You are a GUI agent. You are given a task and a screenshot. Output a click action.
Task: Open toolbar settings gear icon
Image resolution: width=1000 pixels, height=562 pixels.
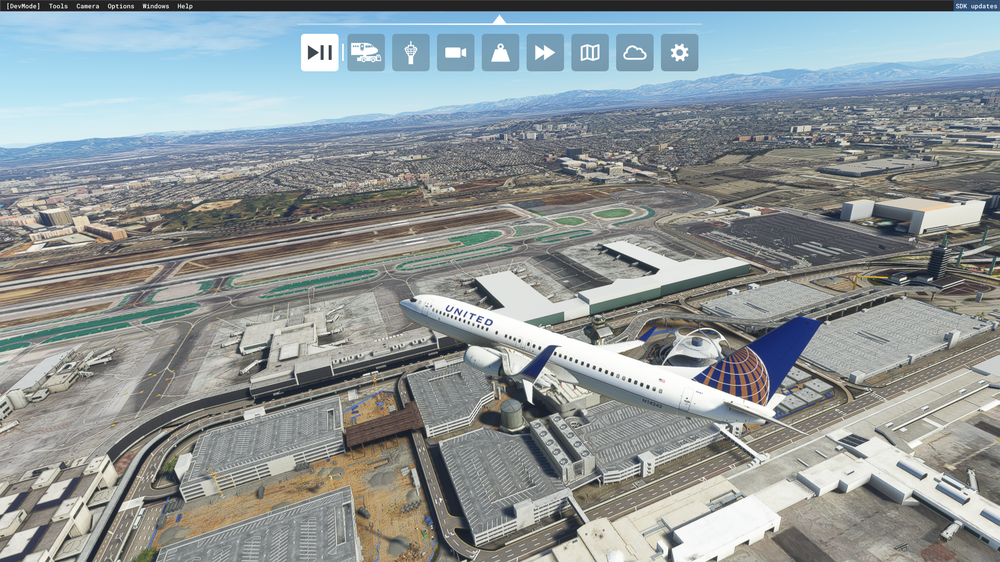pyautogui.click(x=679, y=53)
